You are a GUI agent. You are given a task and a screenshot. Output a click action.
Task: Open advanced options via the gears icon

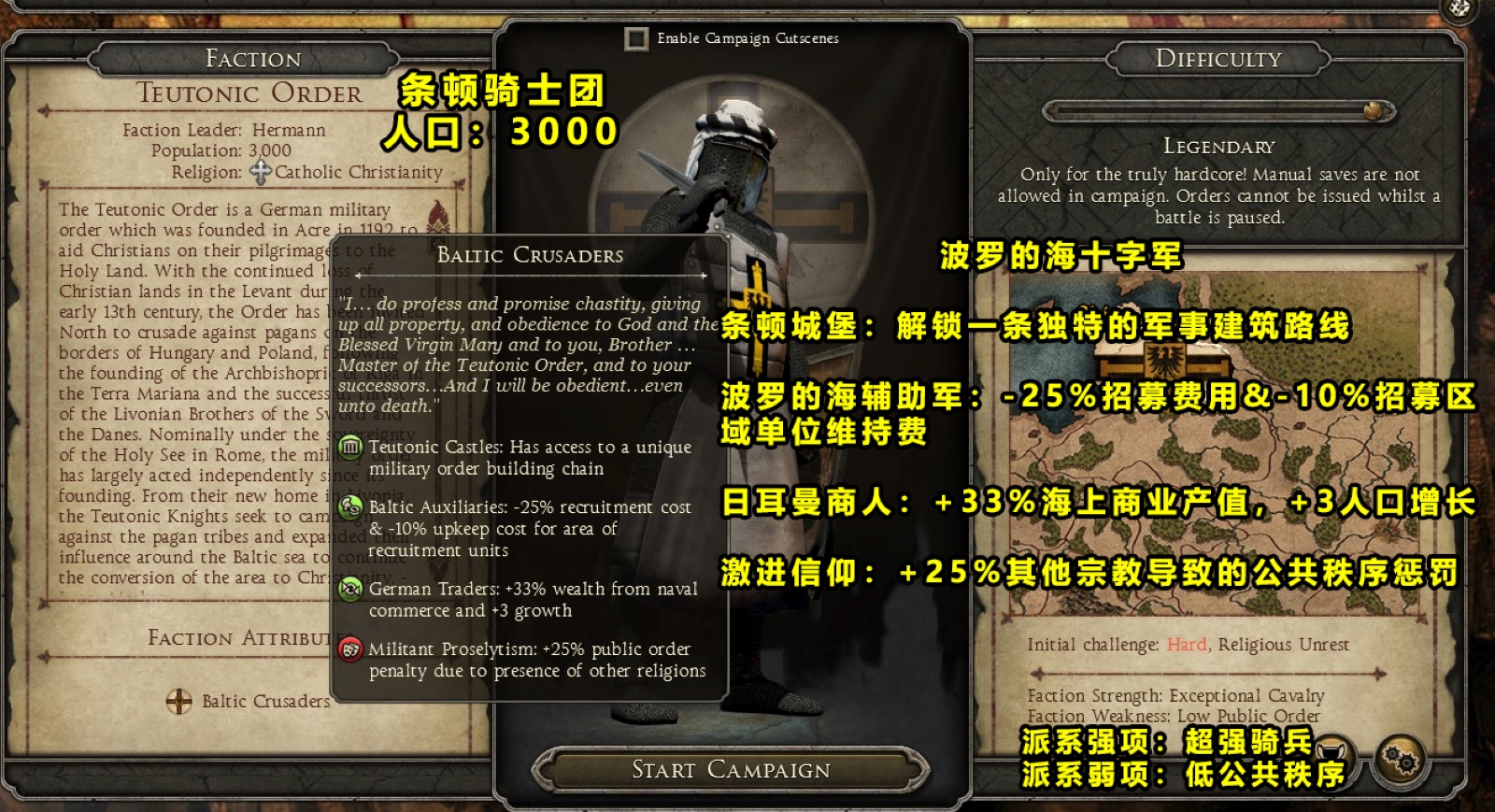coord(1402,759)
